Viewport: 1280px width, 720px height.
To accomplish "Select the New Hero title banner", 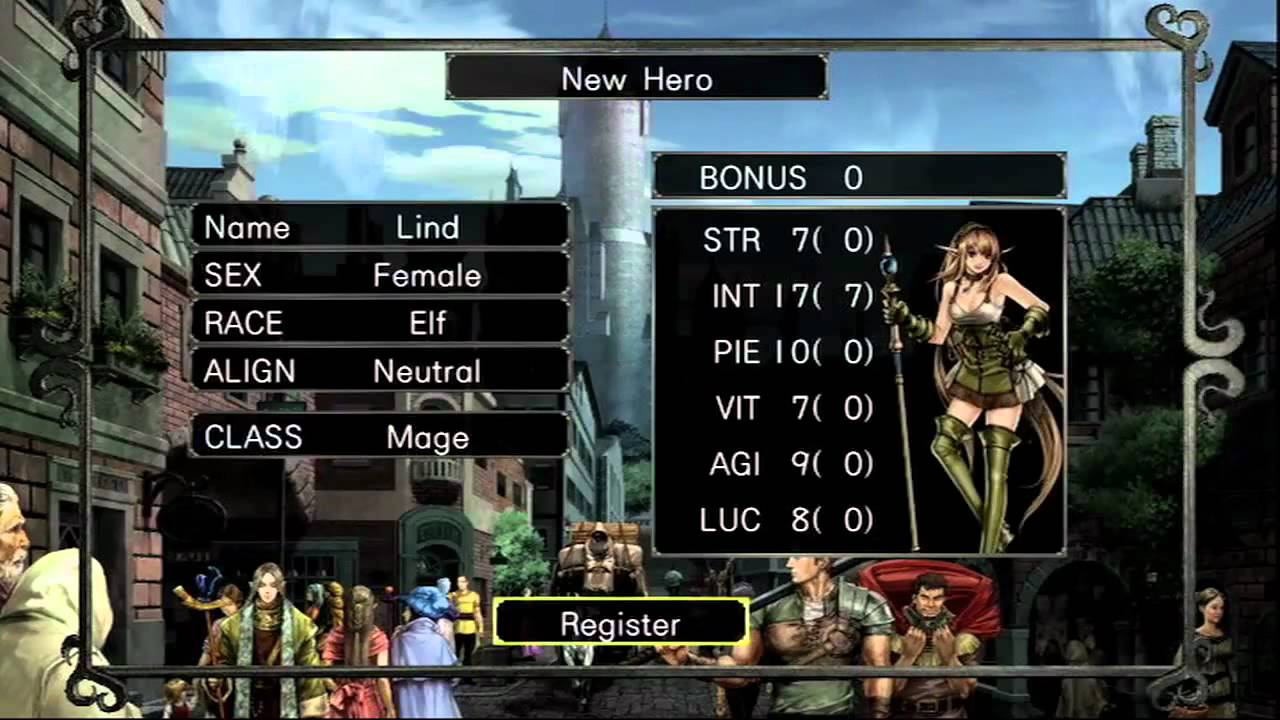I will click(x=638, y=78).
